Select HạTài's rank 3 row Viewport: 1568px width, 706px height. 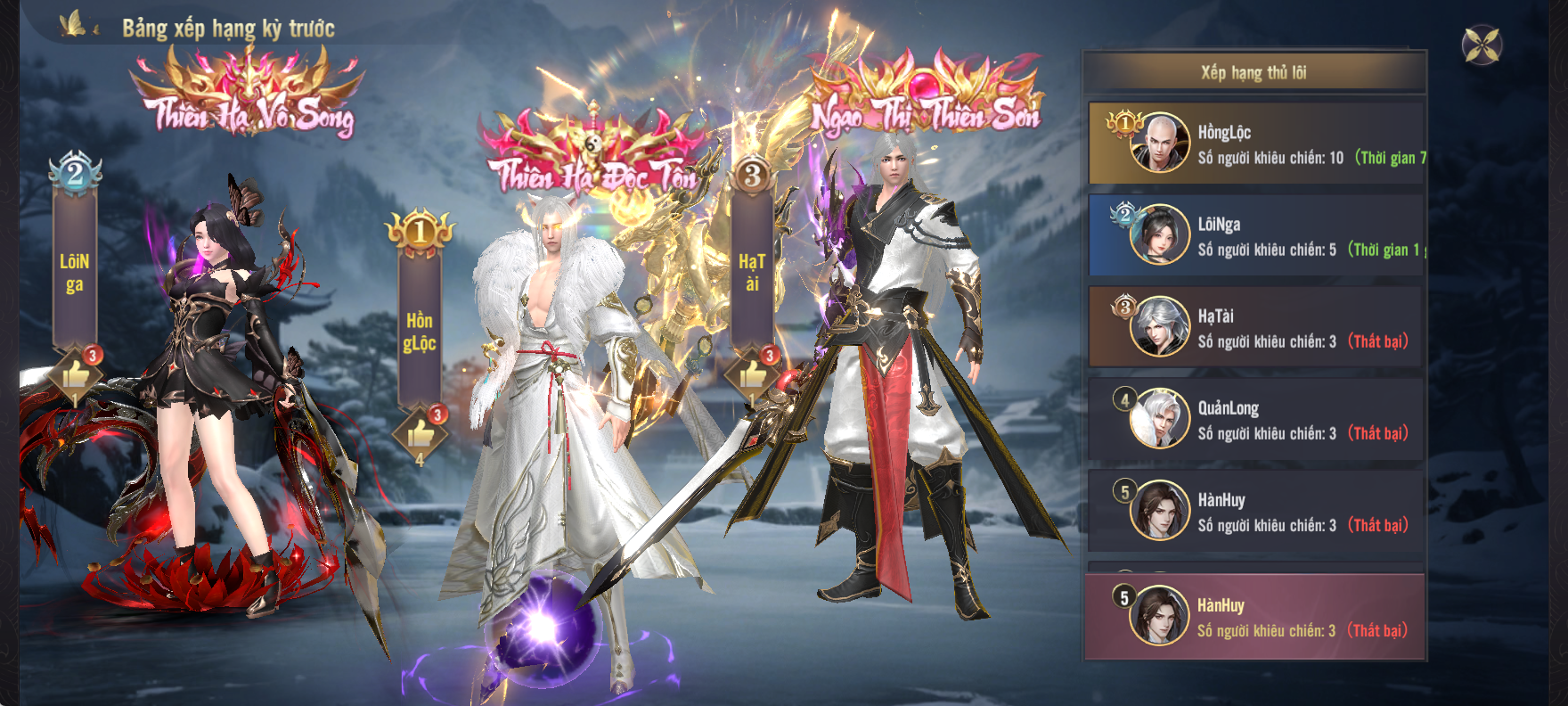click(1256, 328)
